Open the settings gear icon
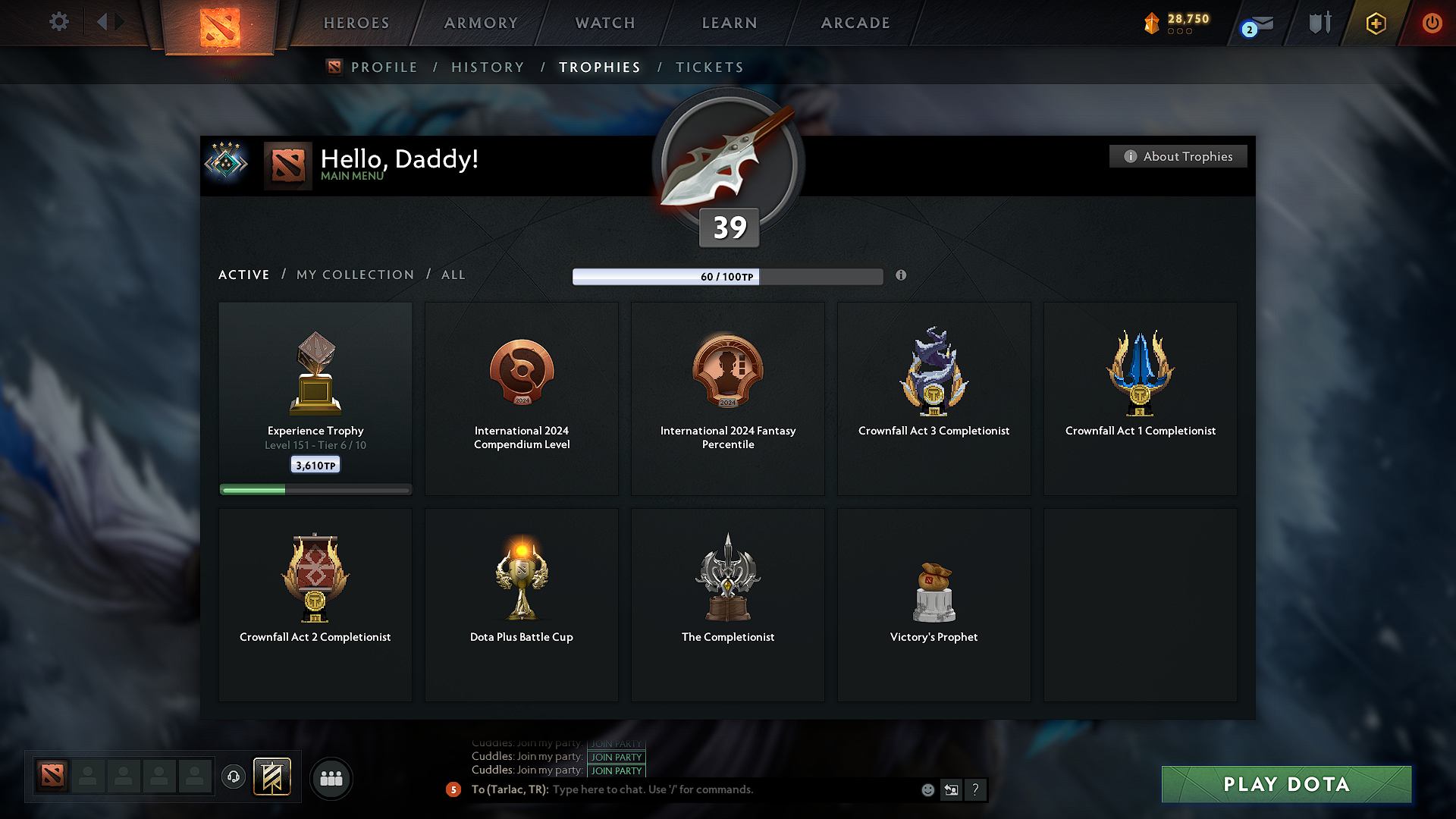The image size is (1456, 819). (58, 21)
